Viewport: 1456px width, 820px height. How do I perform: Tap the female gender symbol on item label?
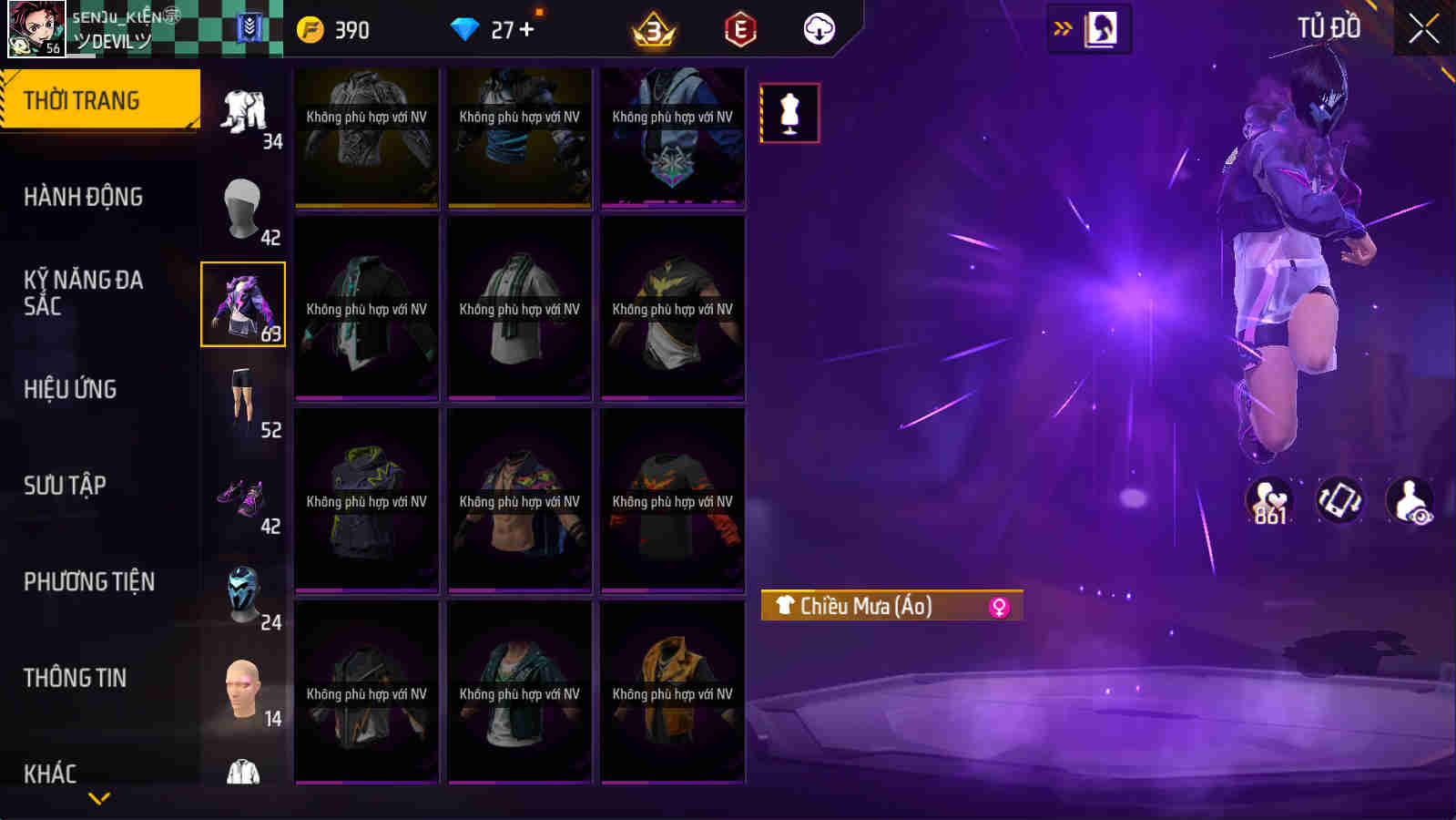coord(997,604)
